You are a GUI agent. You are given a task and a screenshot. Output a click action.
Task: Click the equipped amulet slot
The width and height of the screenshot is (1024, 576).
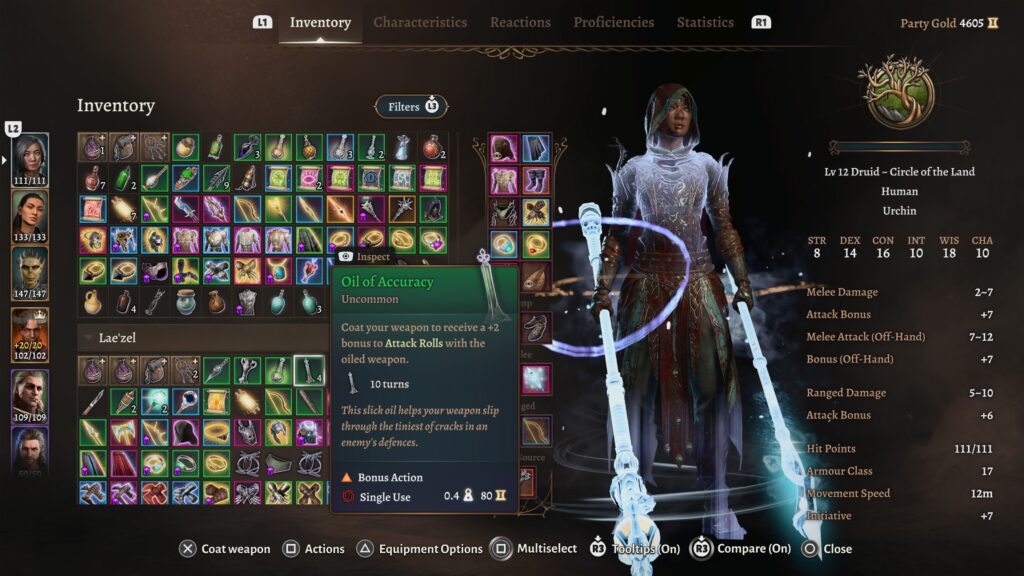504,243
